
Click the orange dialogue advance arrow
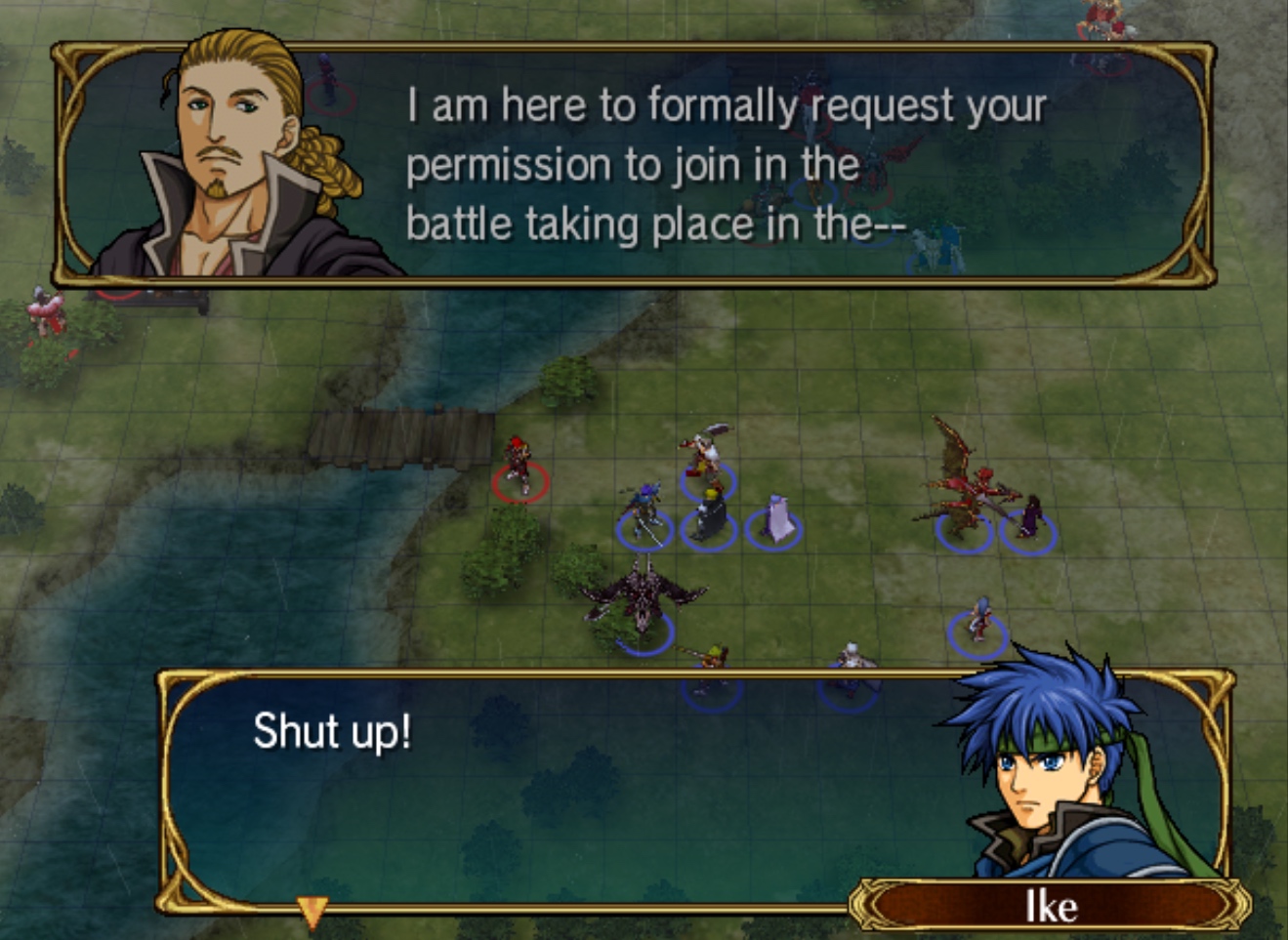pos(312,913)
